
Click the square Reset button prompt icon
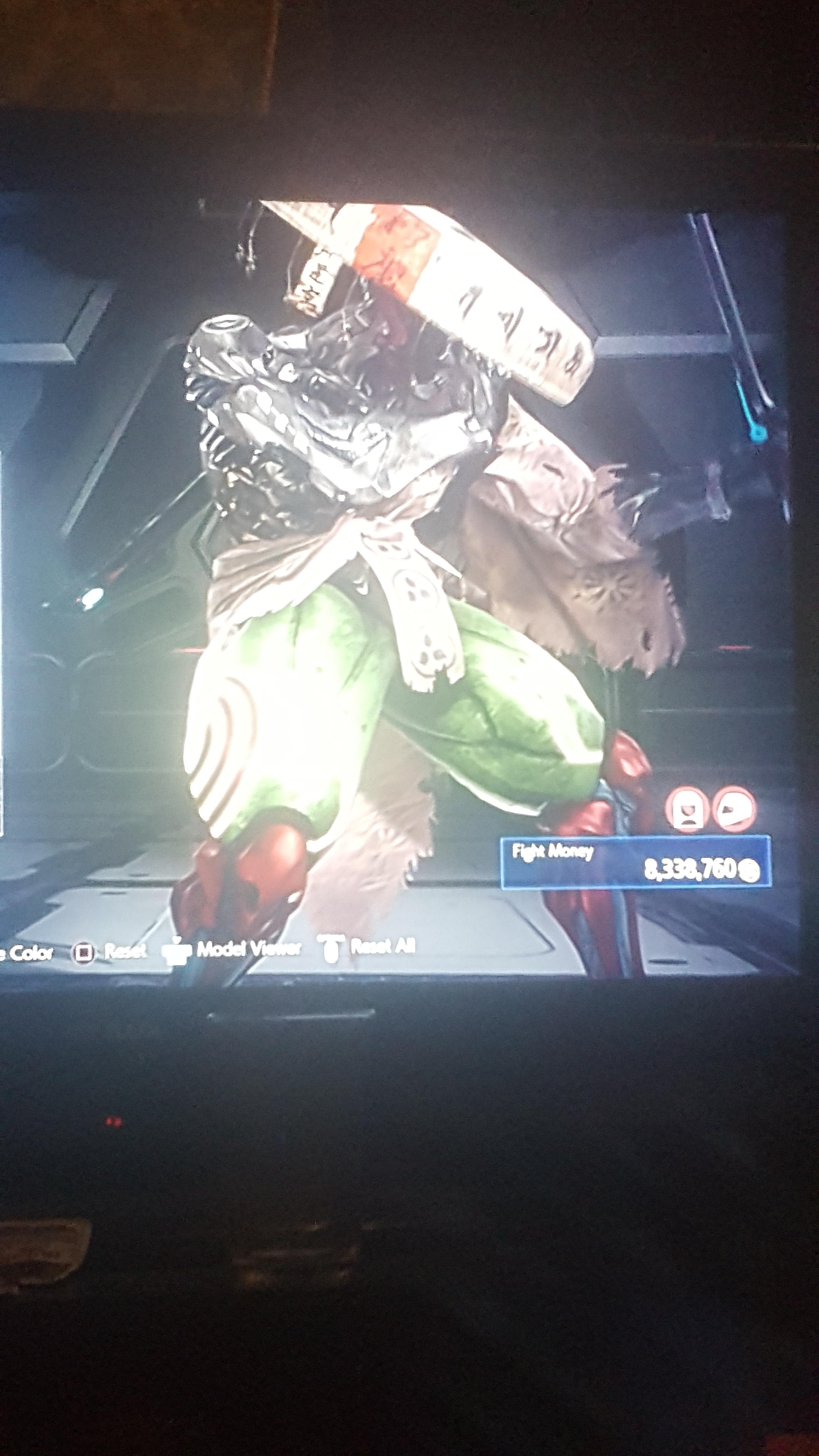[84, 952]
